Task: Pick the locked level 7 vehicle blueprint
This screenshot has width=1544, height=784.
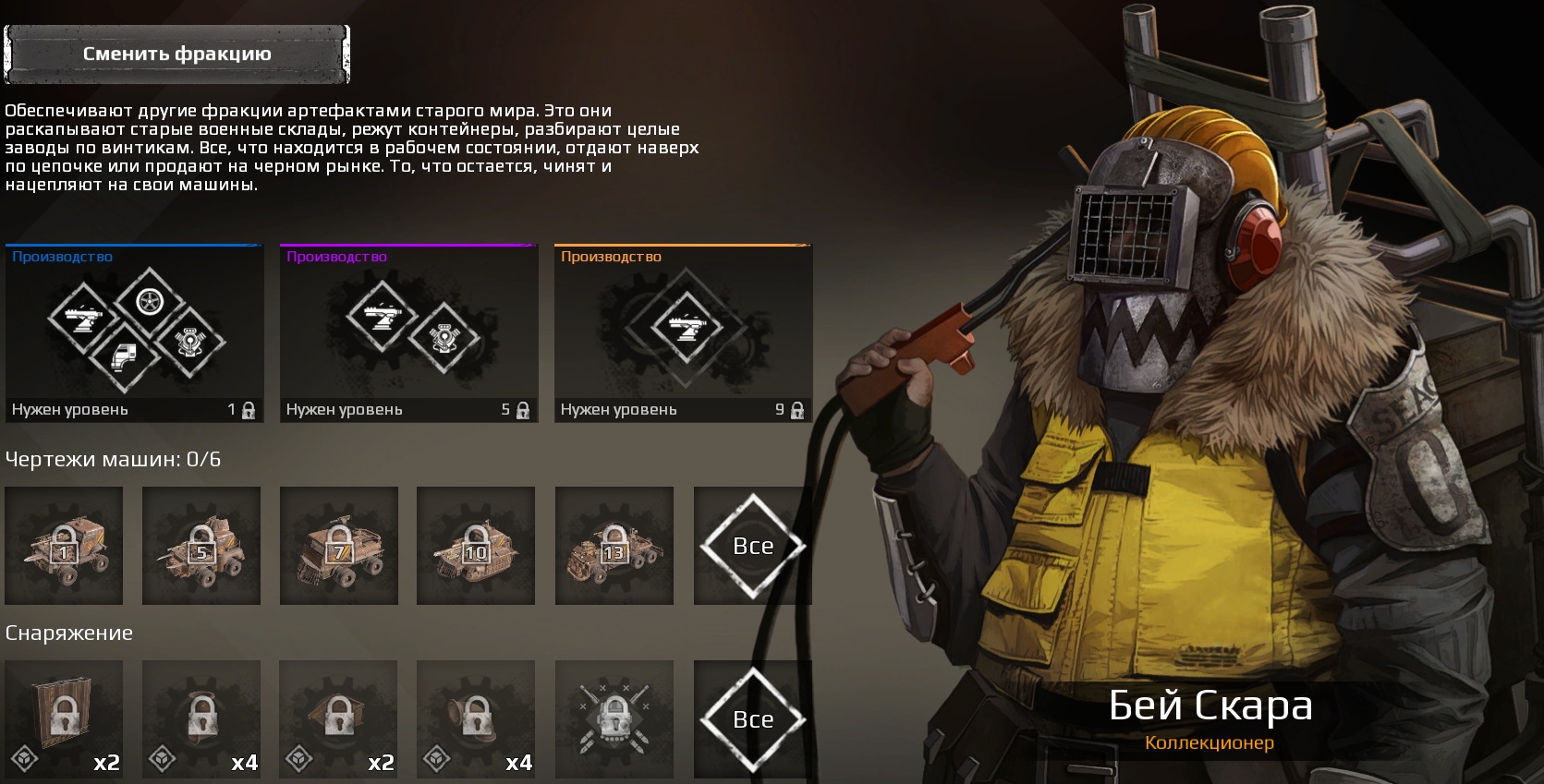Action: click(x=339, y=546)
